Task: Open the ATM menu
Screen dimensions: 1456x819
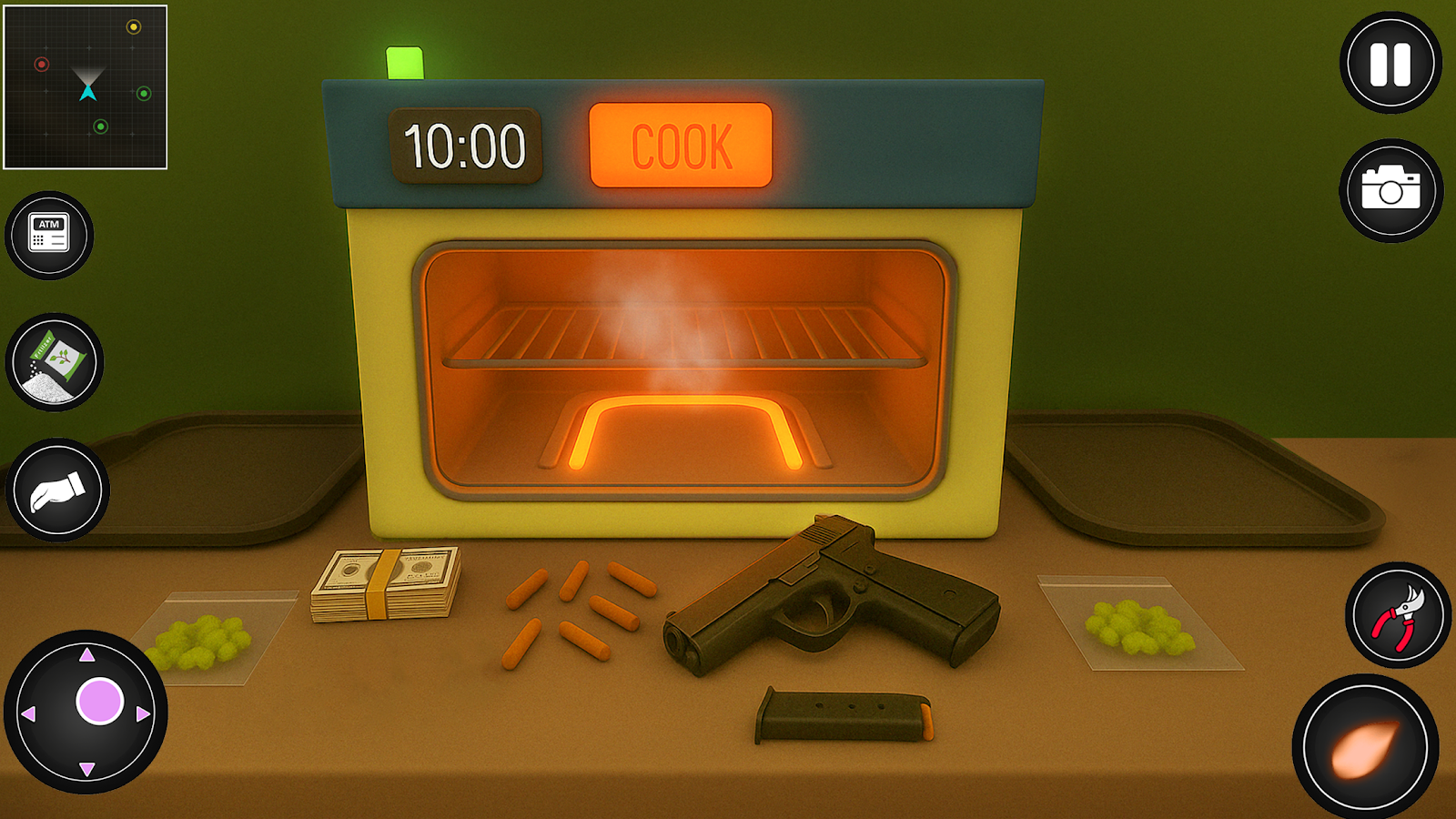Action: click(49, 235)
